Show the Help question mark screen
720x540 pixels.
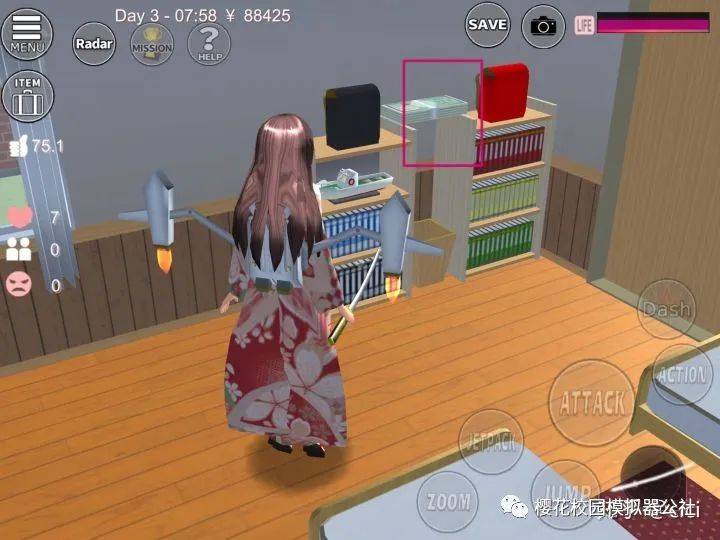click(209, 44)
